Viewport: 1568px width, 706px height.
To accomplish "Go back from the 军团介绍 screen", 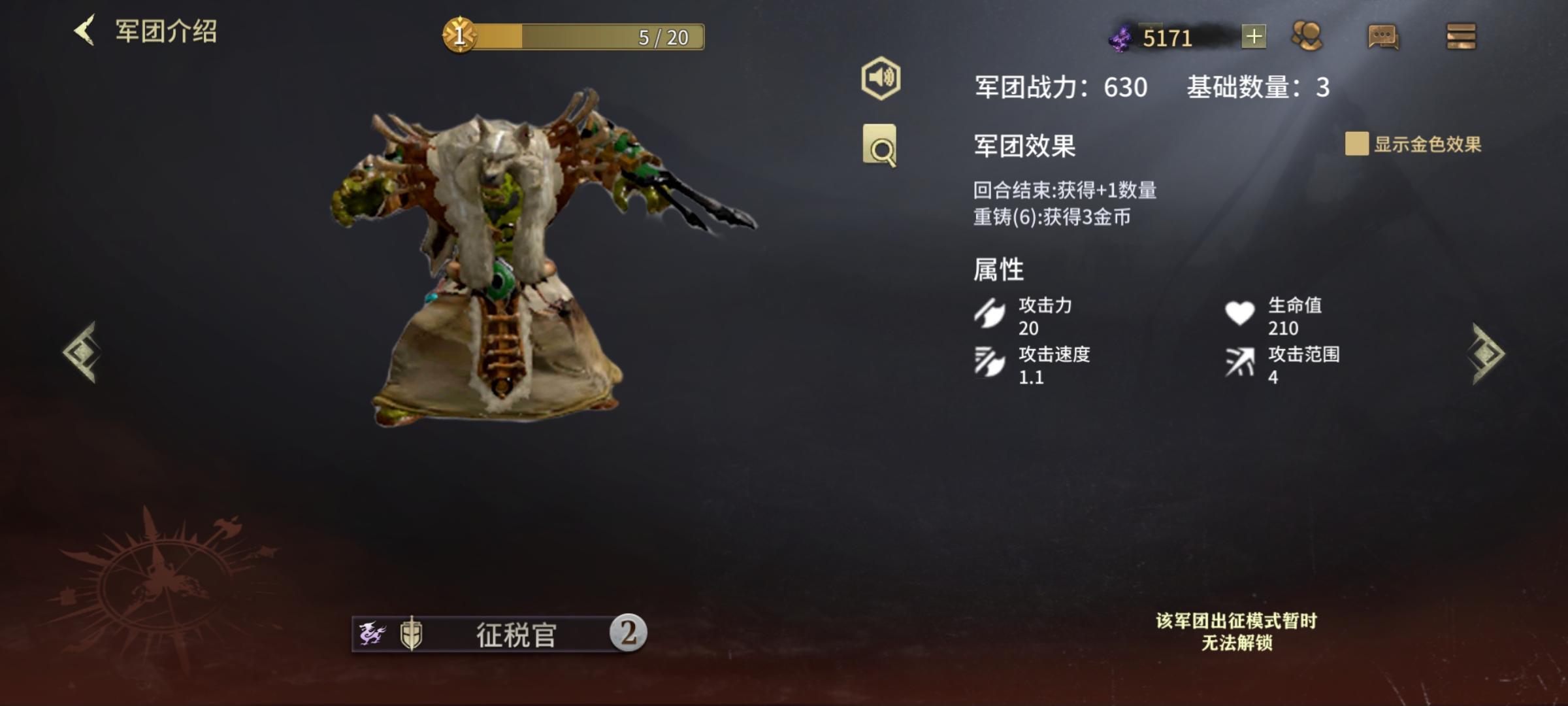I will (x=85, y=31).
